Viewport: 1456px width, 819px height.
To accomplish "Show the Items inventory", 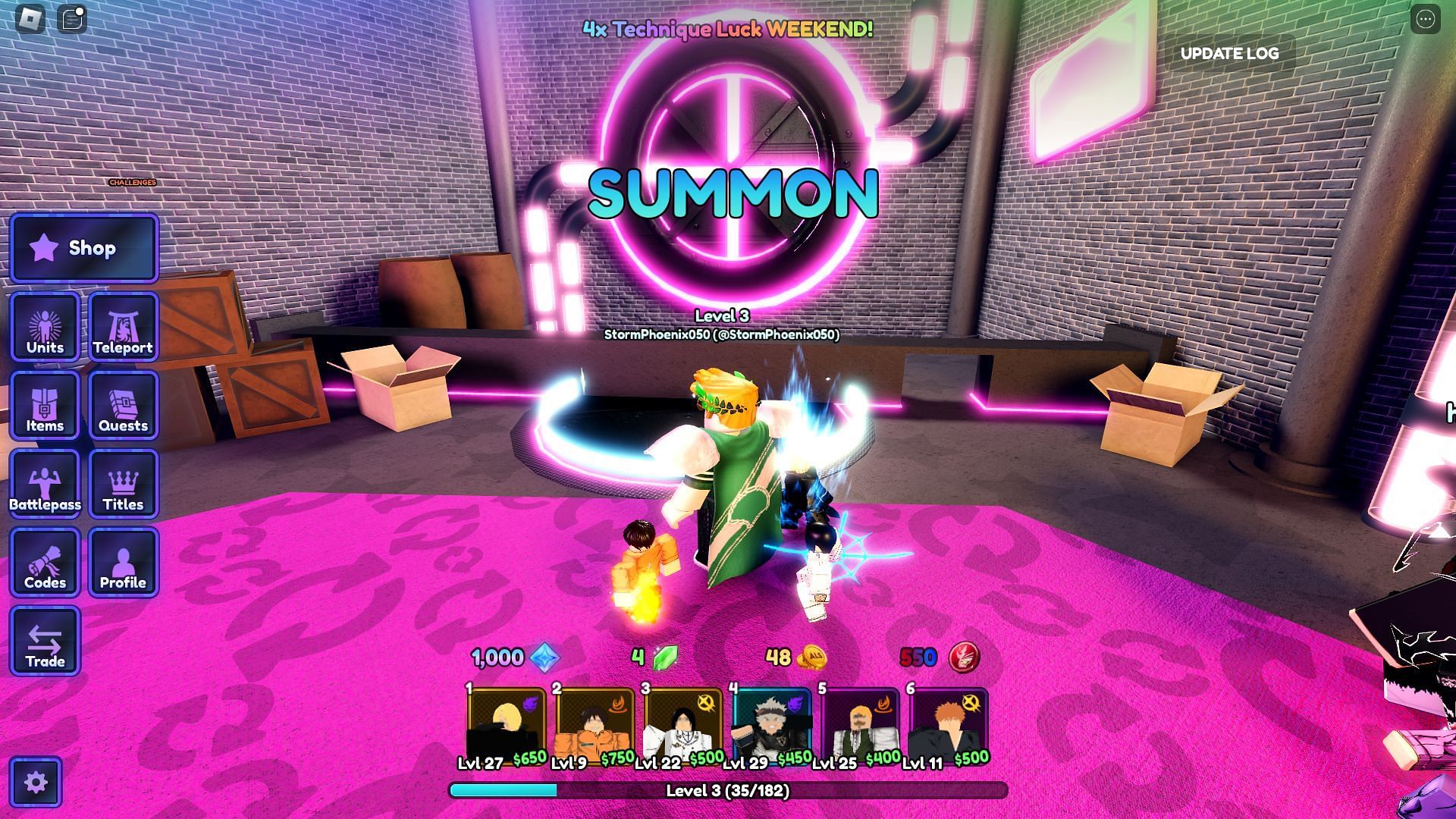I will (45, 406).
